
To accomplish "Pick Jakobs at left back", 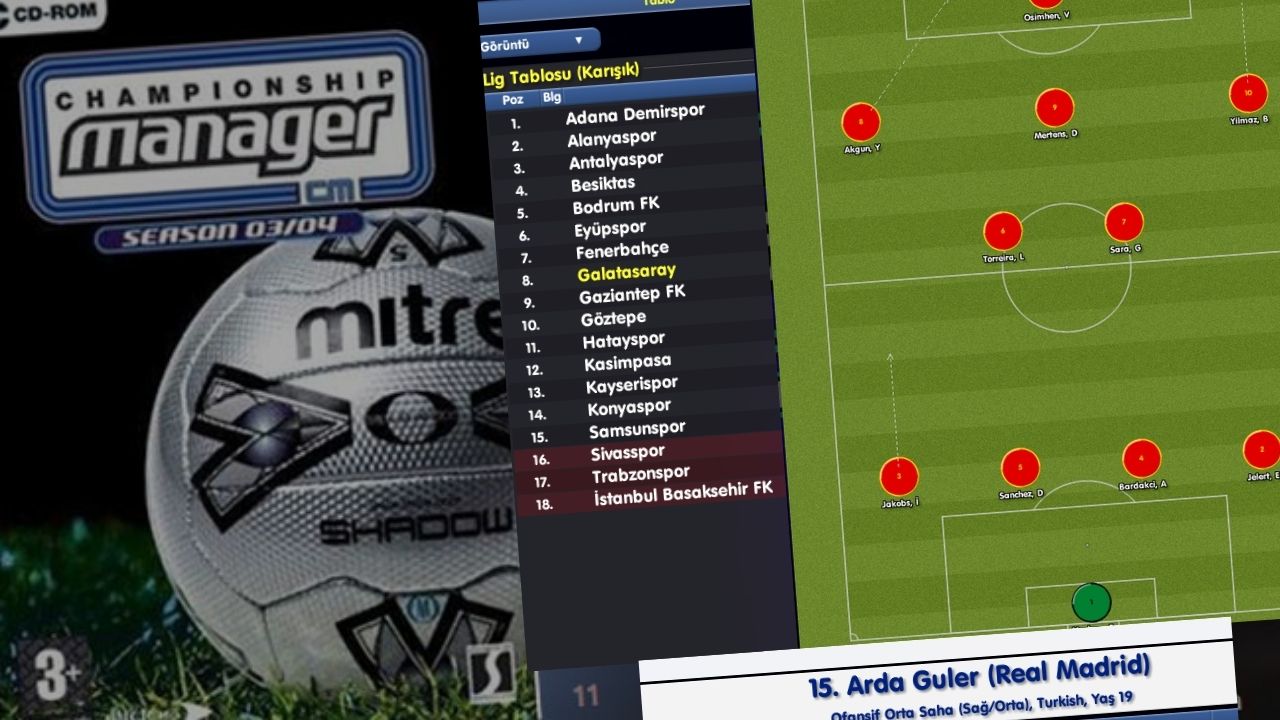I will pos(899,477).
